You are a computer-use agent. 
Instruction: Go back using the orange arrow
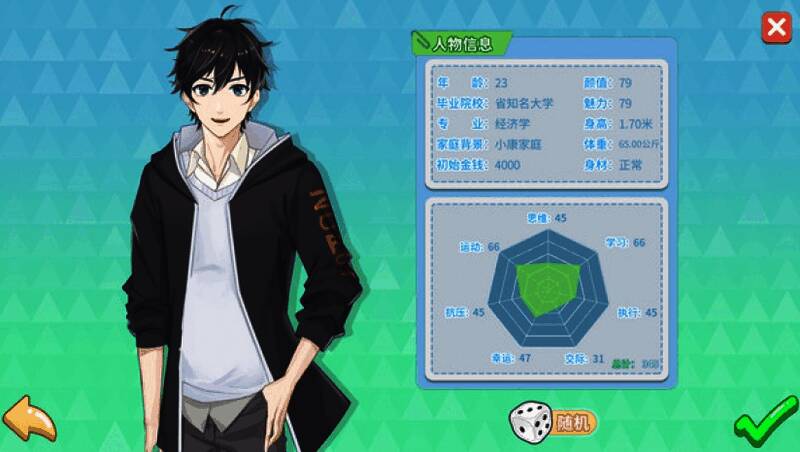click(x=29, y=420)
